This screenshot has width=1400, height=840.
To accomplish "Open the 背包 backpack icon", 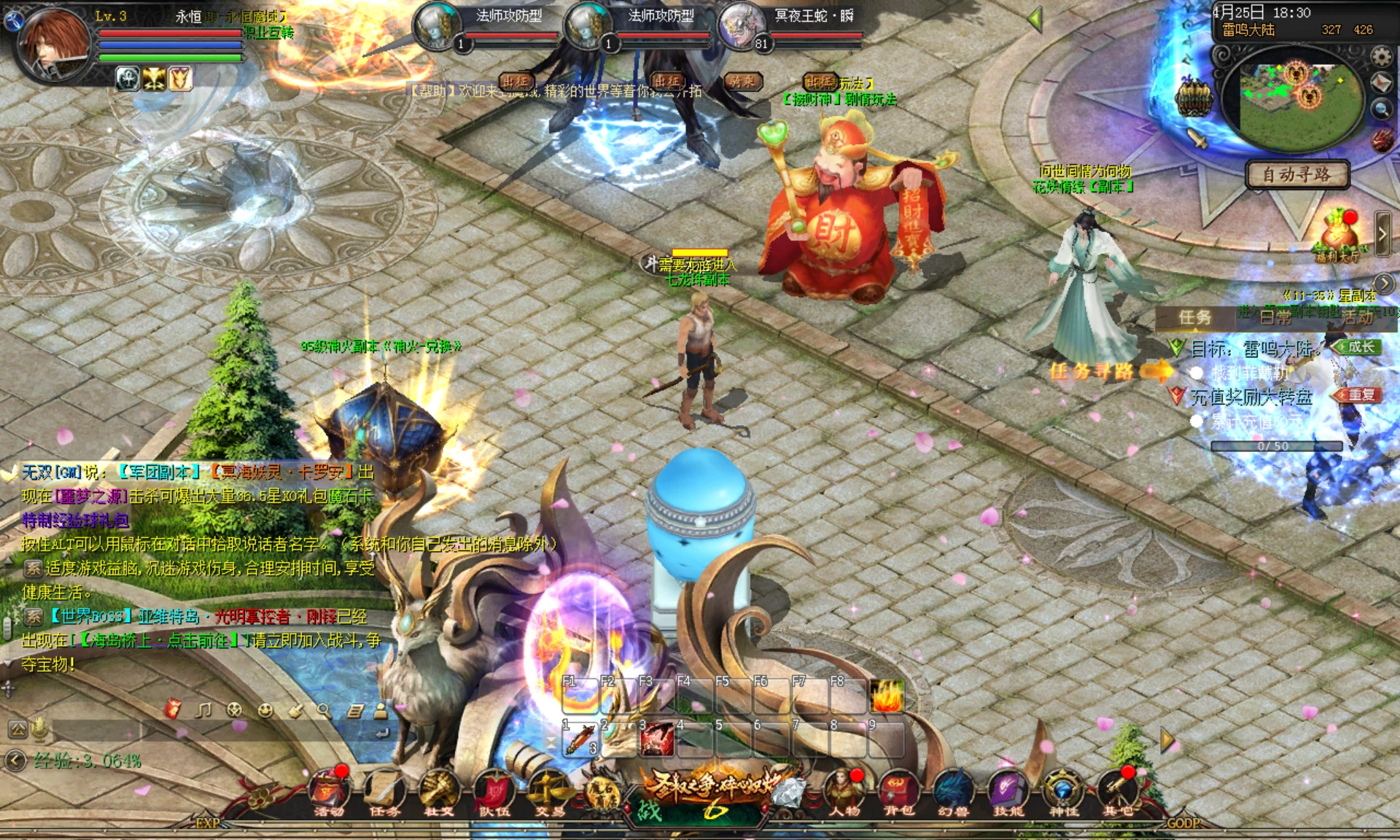I will [899, 791].
